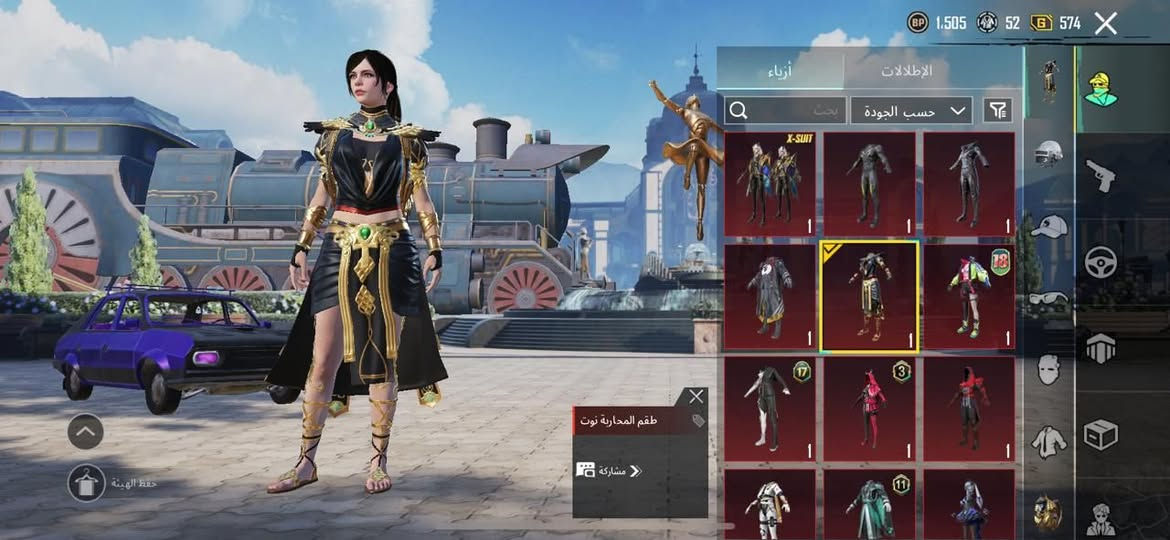Open the glasses category
Image resolution: width=1170 pixels, height=540 pixels.
pos(1048,298)
